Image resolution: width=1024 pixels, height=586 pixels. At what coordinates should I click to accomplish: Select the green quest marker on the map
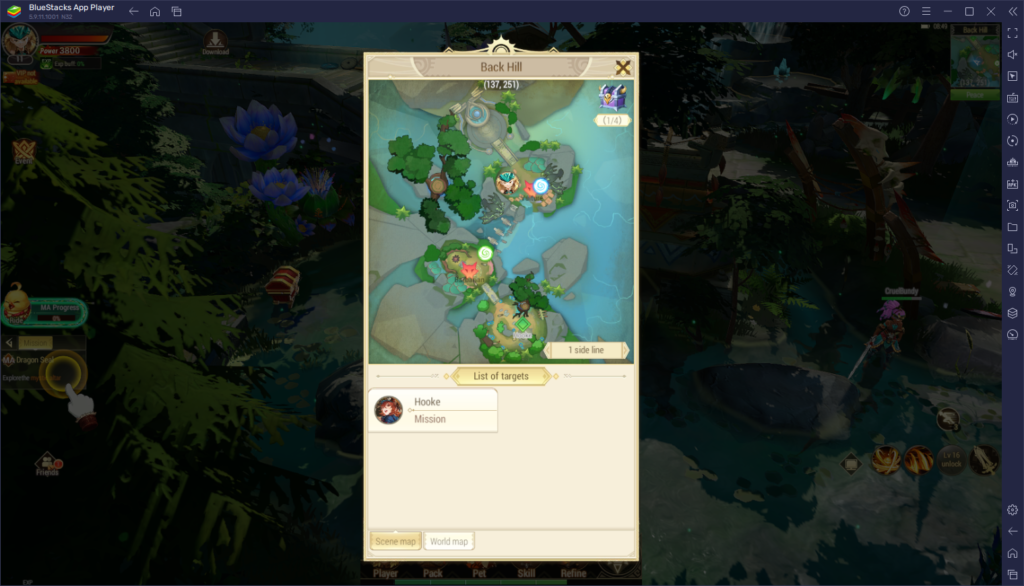[485, 254]
